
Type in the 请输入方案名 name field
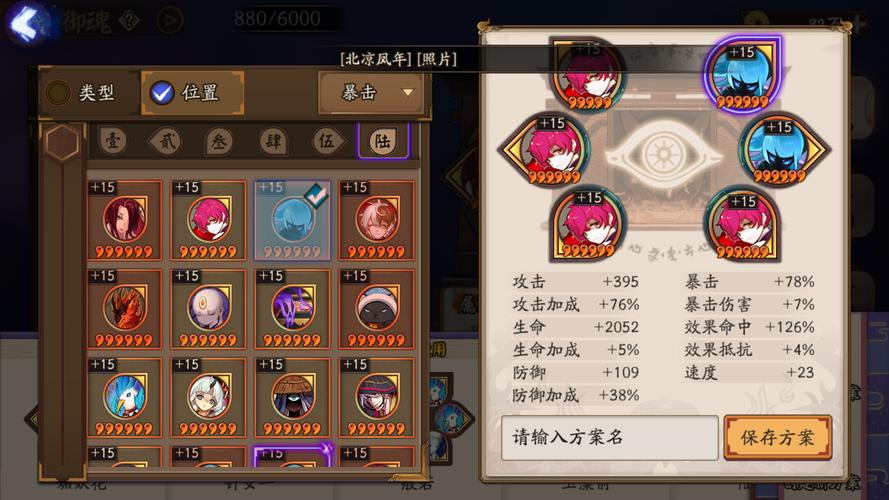pos(609,437)
